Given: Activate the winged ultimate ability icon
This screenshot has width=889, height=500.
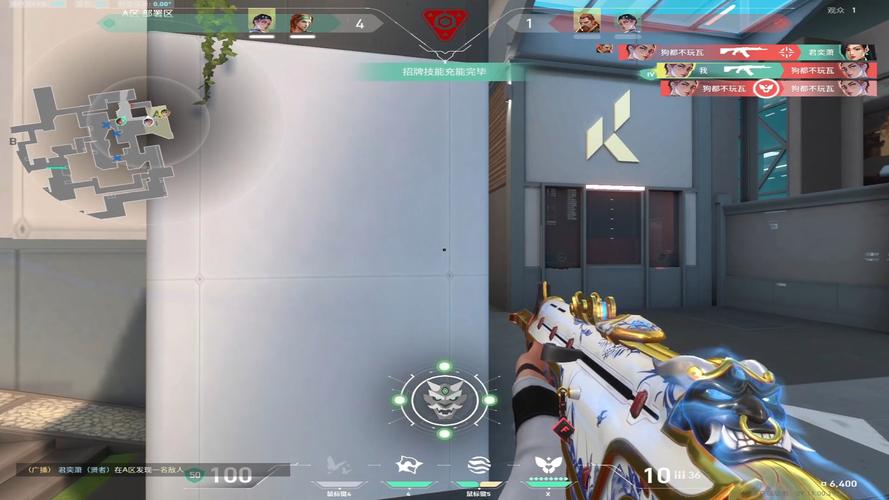Looking at the screenshot, I should (547, 465).
